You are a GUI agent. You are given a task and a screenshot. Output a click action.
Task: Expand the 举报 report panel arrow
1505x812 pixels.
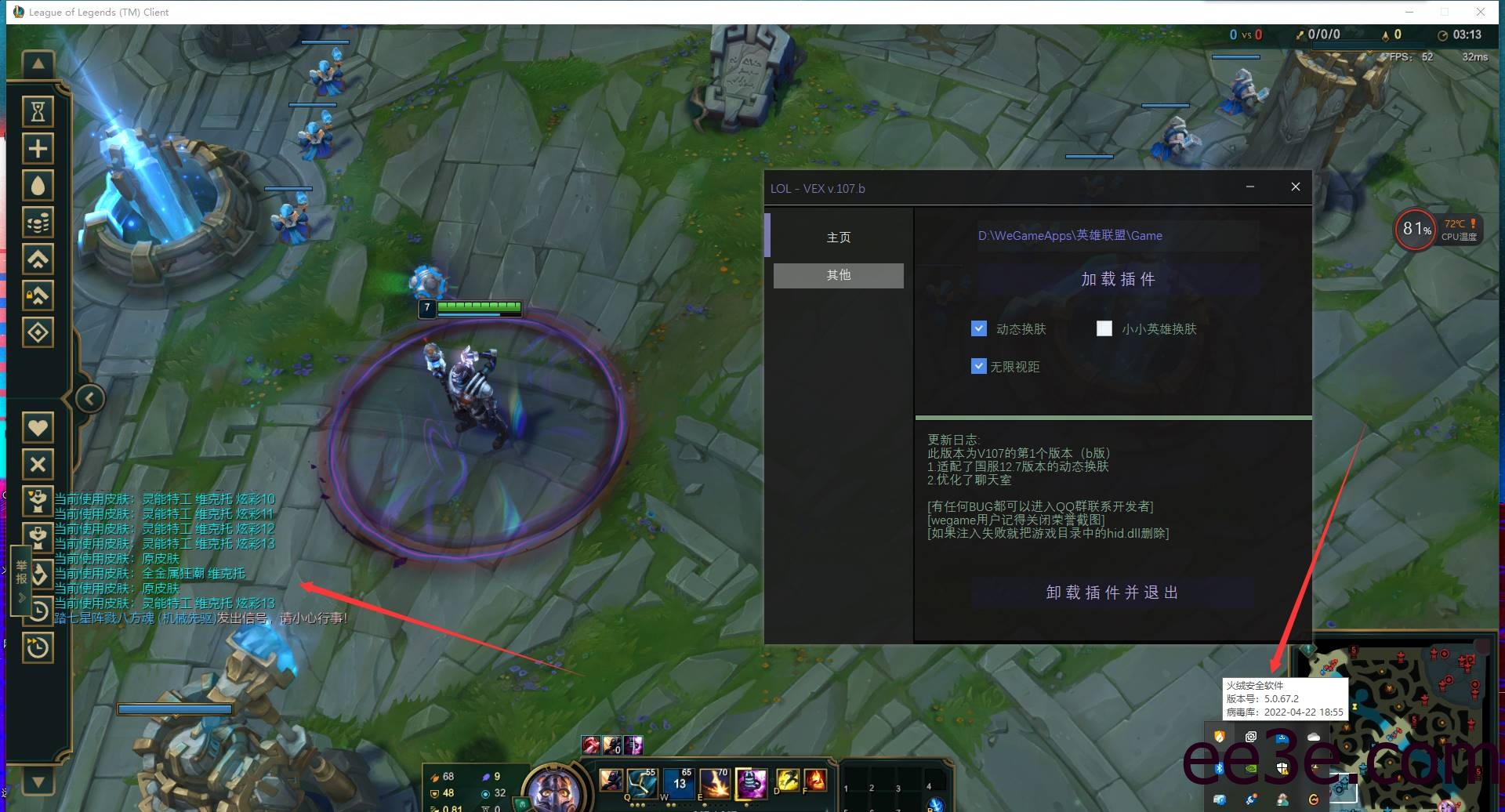tap(23, 597)
